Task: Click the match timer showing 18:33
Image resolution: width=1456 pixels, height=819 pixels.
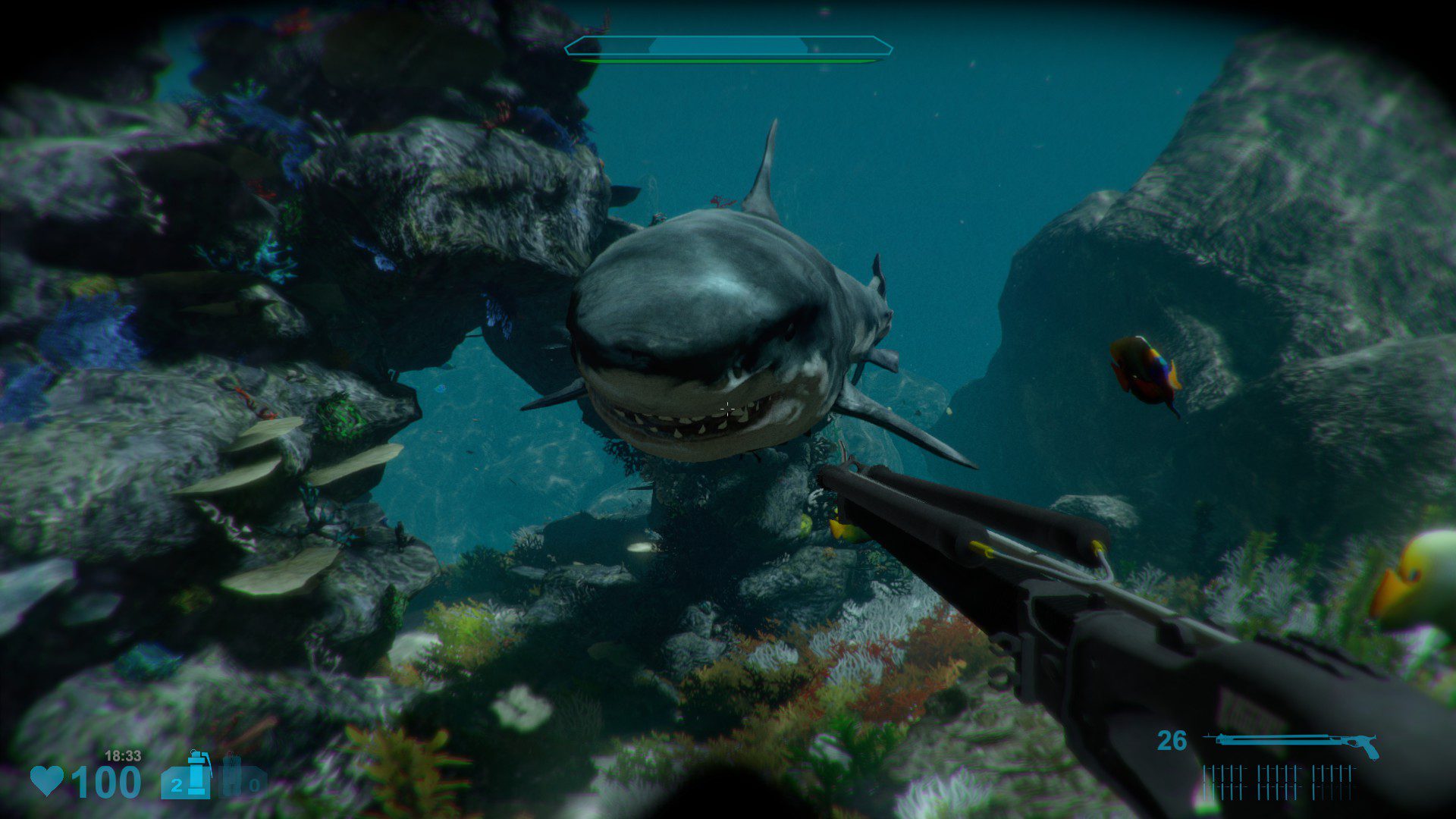Action: (x=123, y=755)
